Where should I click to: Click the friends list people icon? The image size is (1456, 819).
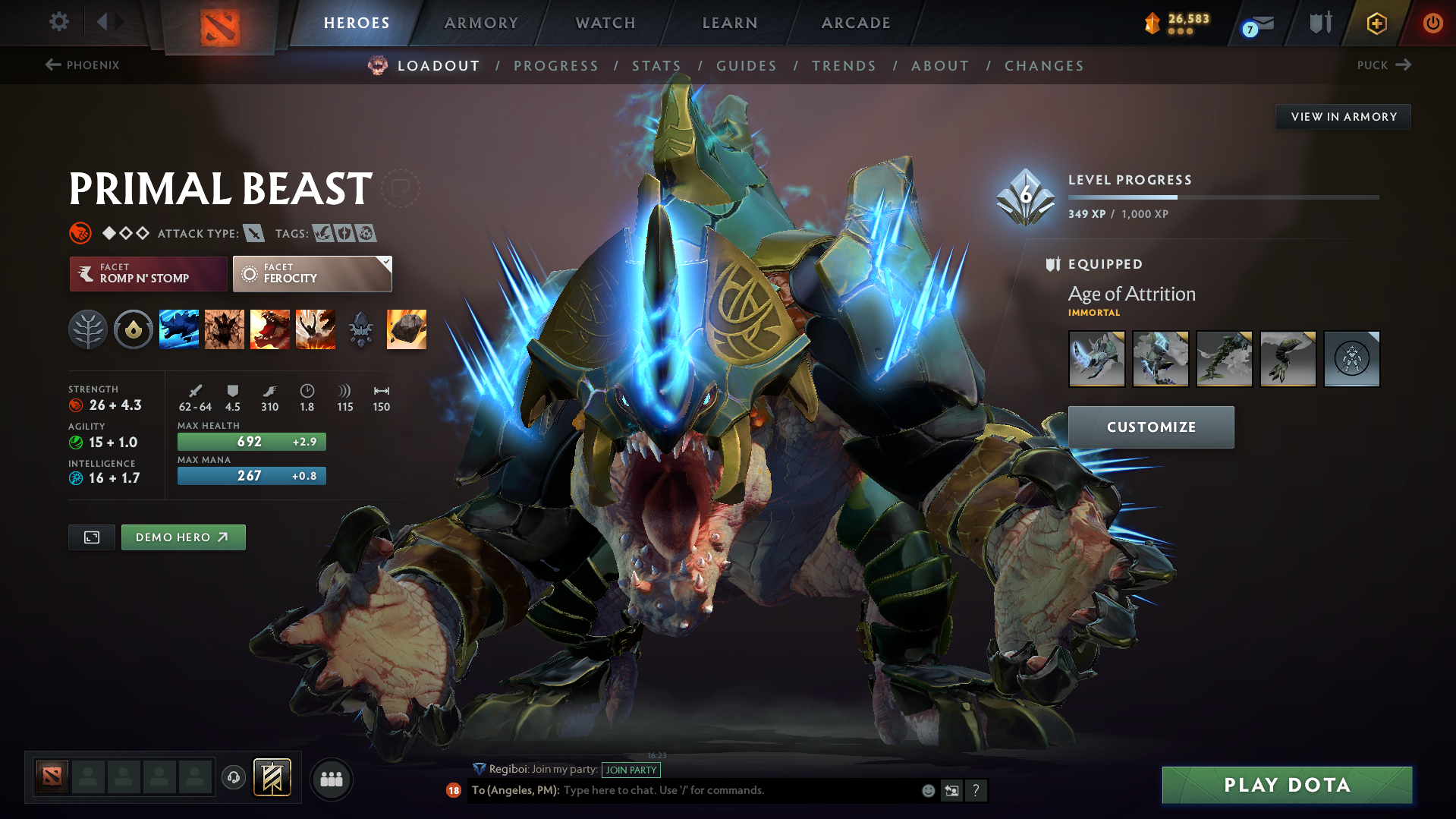tap(331, 779)
